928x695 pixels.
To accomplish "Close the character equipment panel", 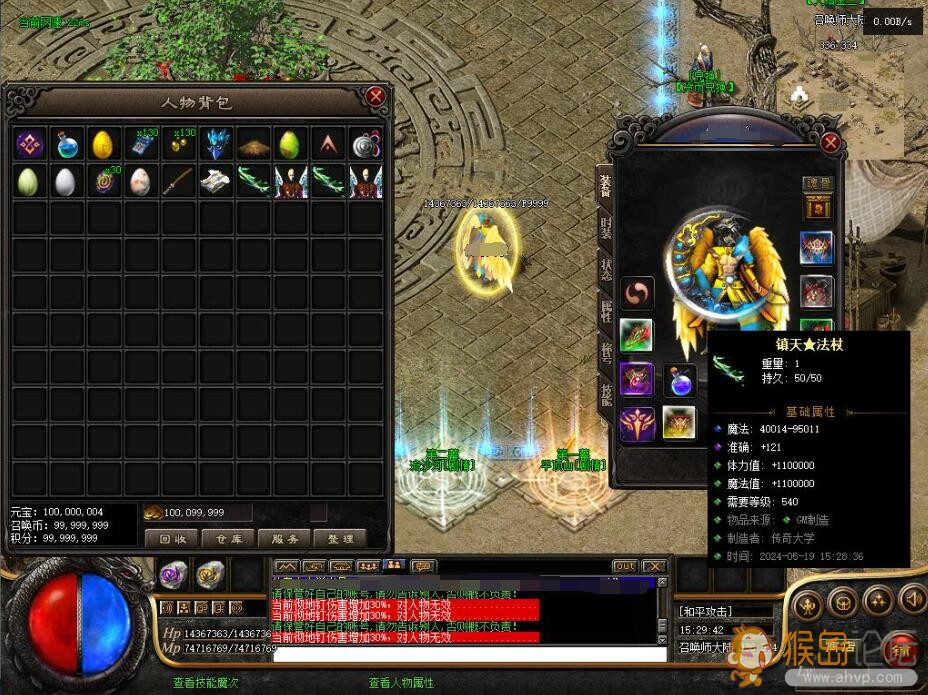I will [830, 142].
